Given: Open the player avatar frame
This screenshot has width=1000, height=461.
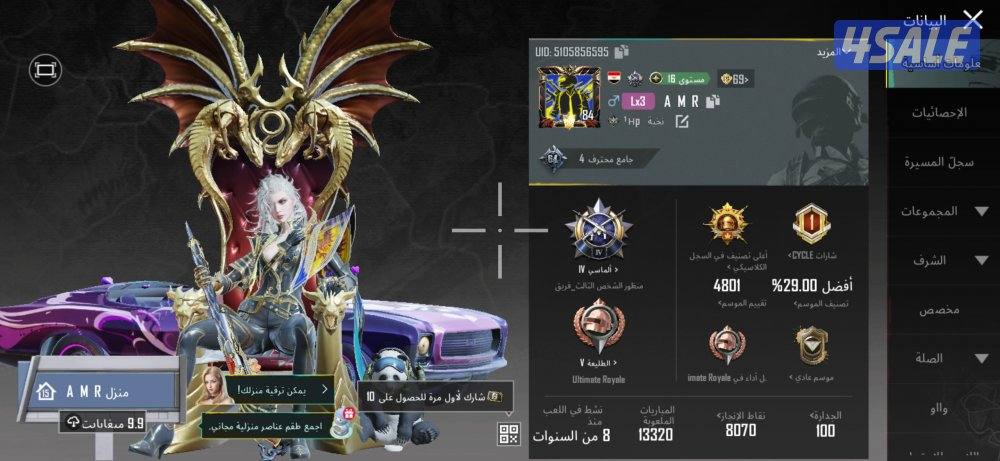Looking at the screenshot, I should (x=568, y=98).
